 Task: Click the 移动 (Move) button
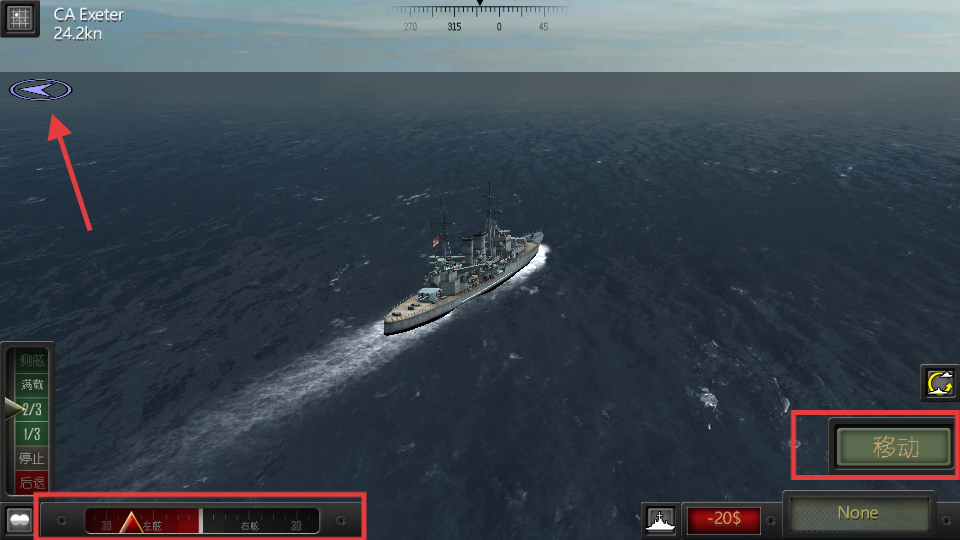tap(894, 447)
